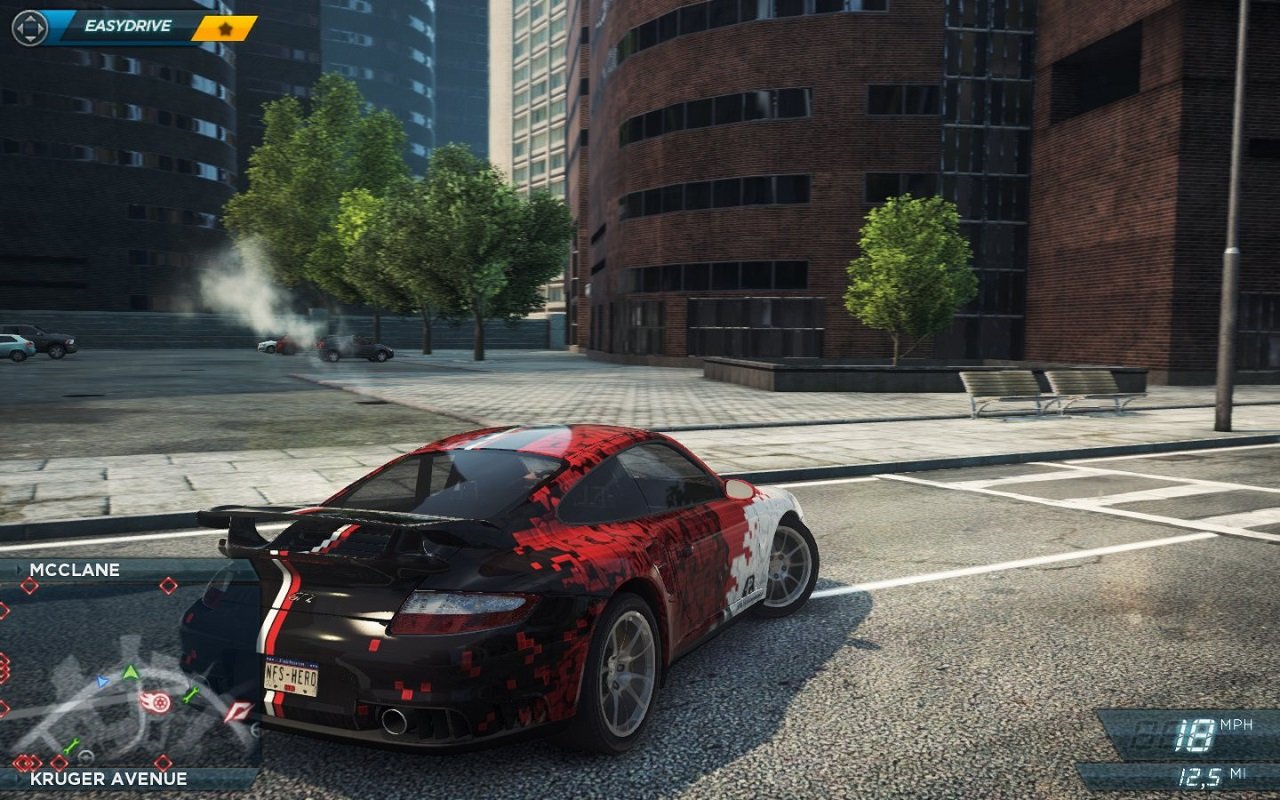The height and width of the screenshot is (800, 1280).
Task: Select the blue arrow rival marker on minimap
Action: click(x=102, y=681)
